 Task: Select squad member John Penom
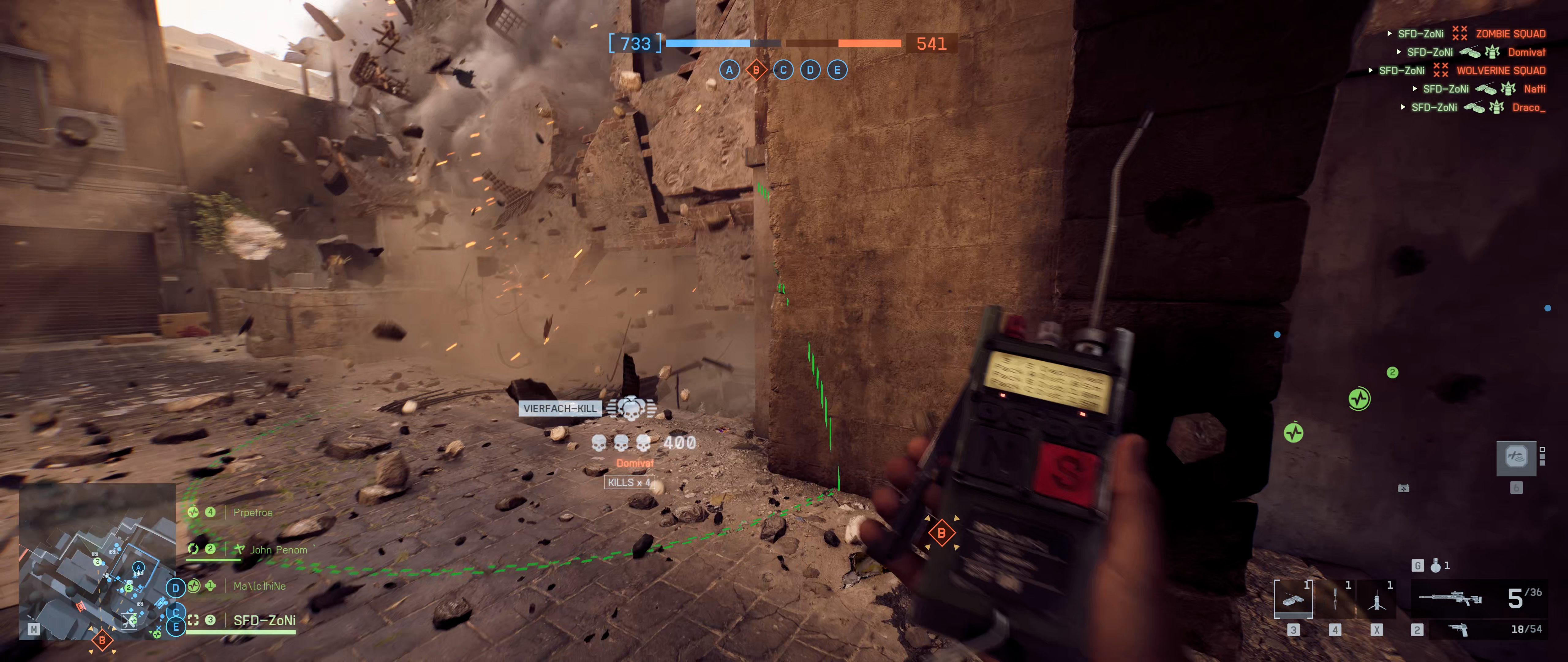pos(278,550)
